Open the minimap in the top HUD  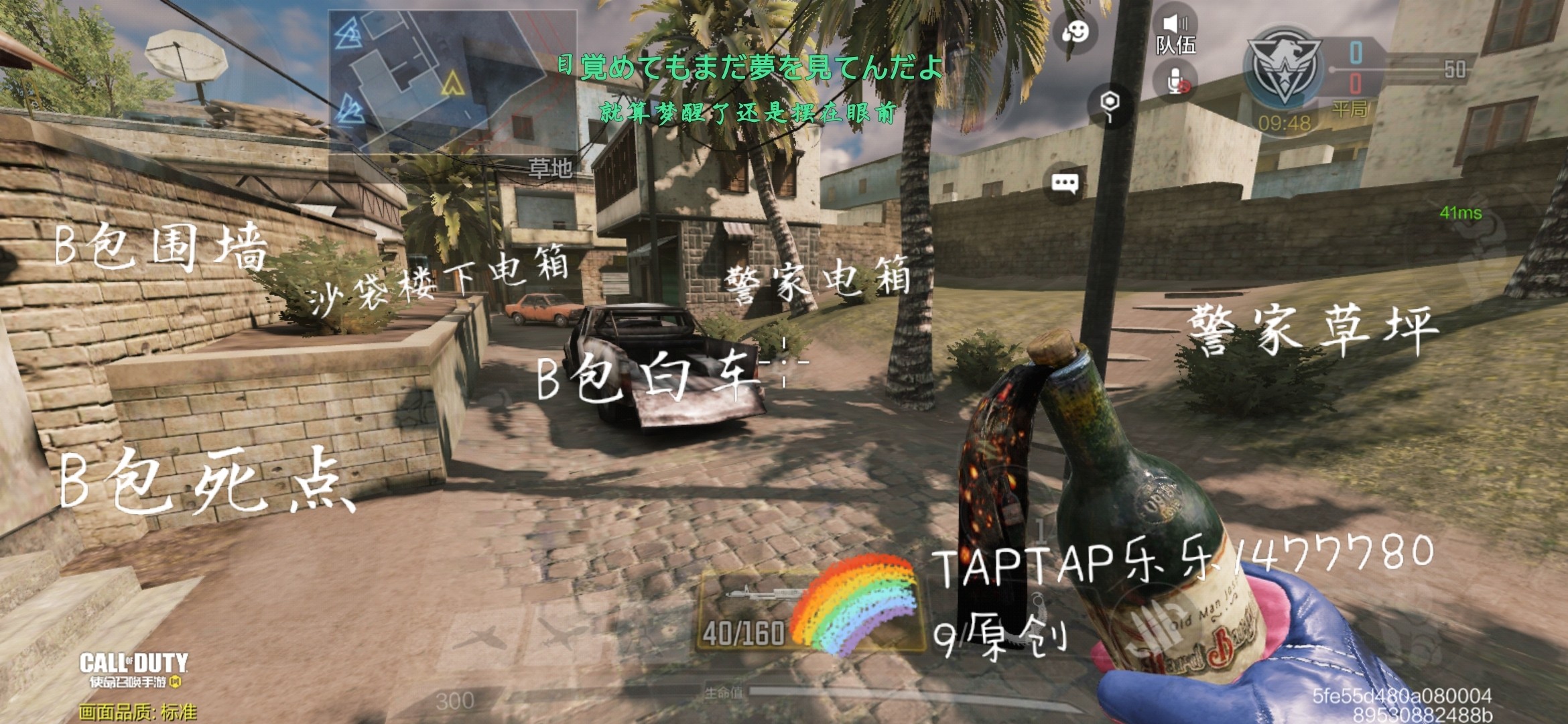(452, 80)
